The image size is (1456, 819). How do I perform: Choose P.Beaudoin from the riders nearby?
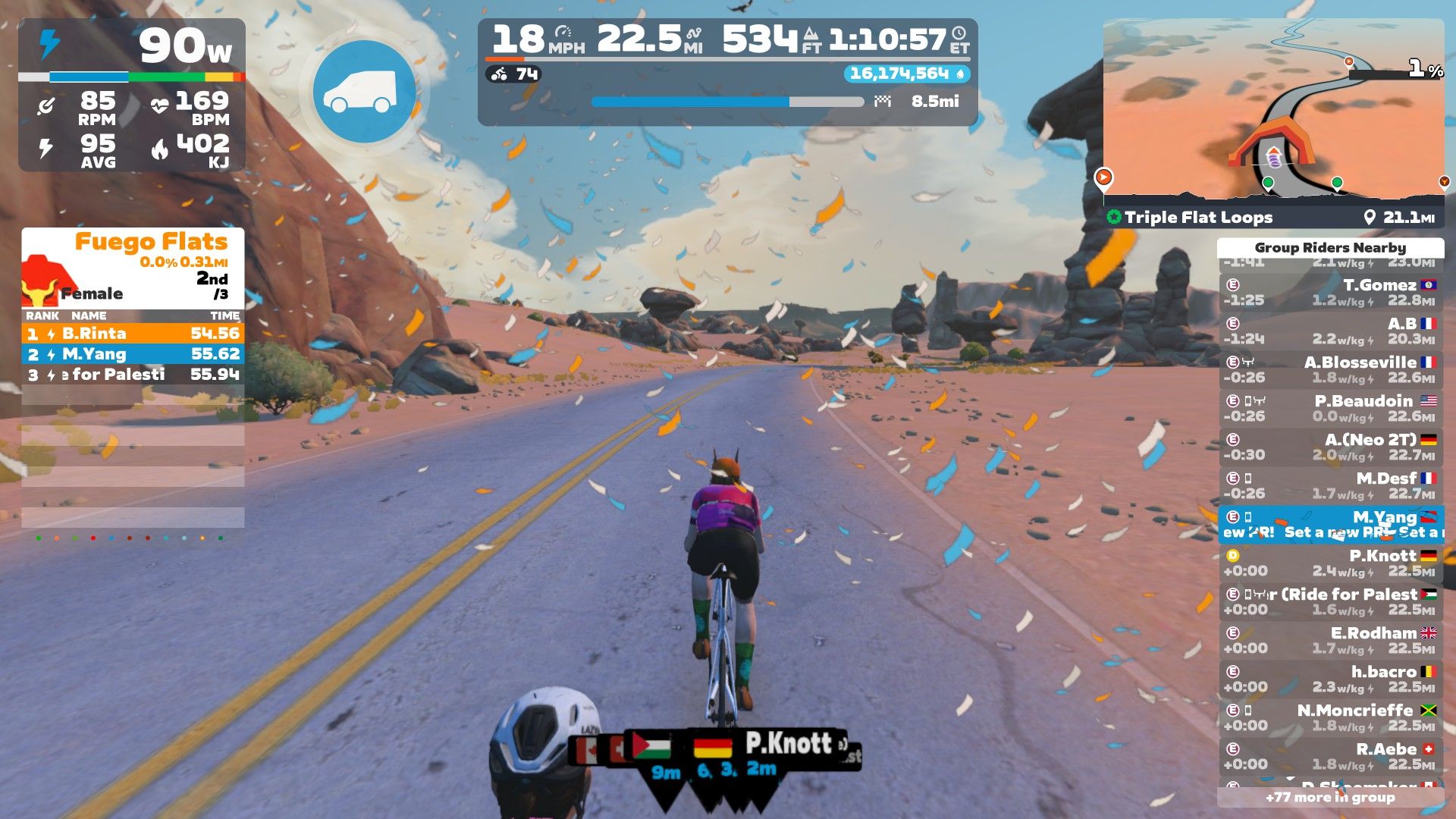pos(1330,409)
